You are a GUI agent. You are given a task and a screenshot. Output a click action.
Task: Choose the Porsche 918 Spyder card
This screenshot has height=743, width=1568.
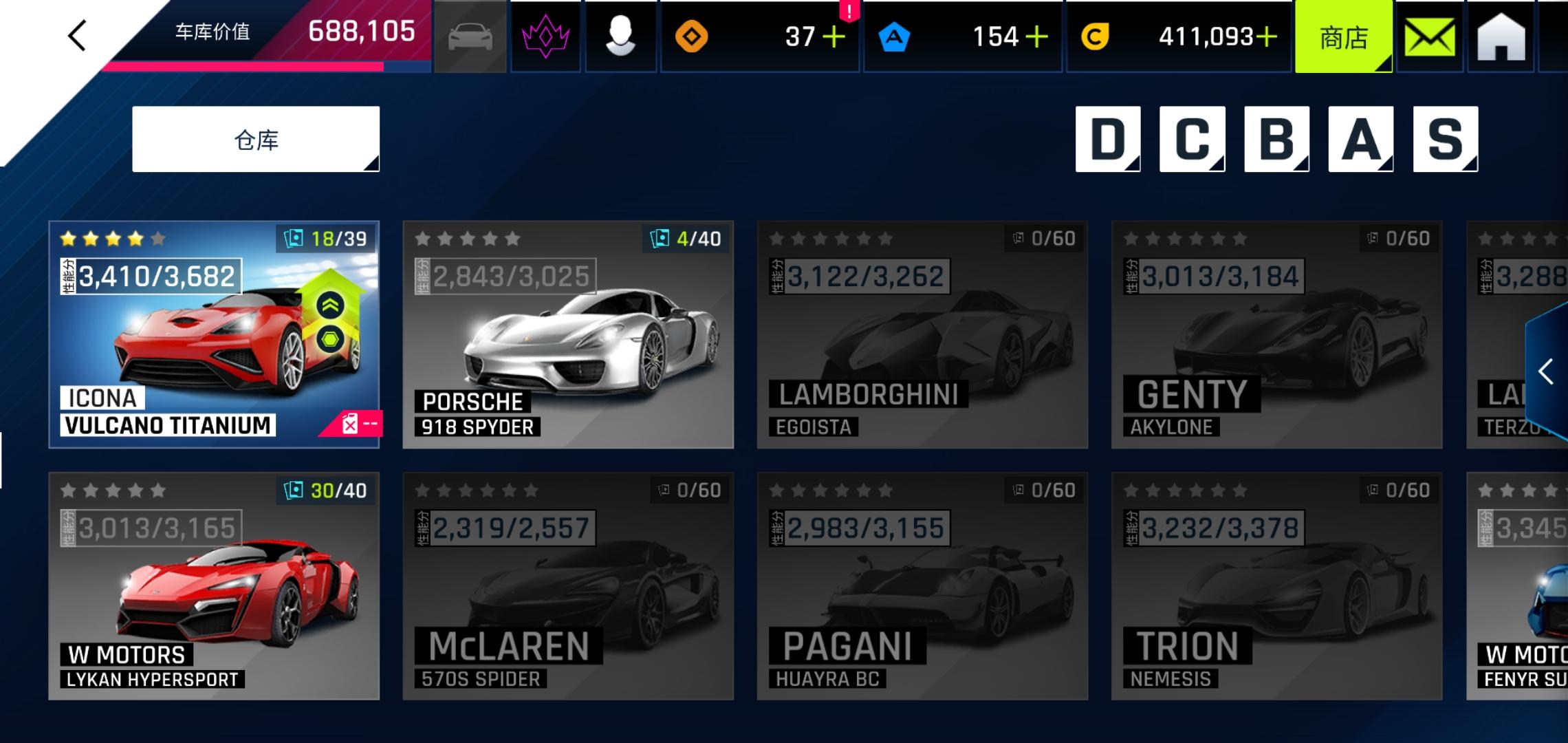pyautogui.click(x=568, y=334)
